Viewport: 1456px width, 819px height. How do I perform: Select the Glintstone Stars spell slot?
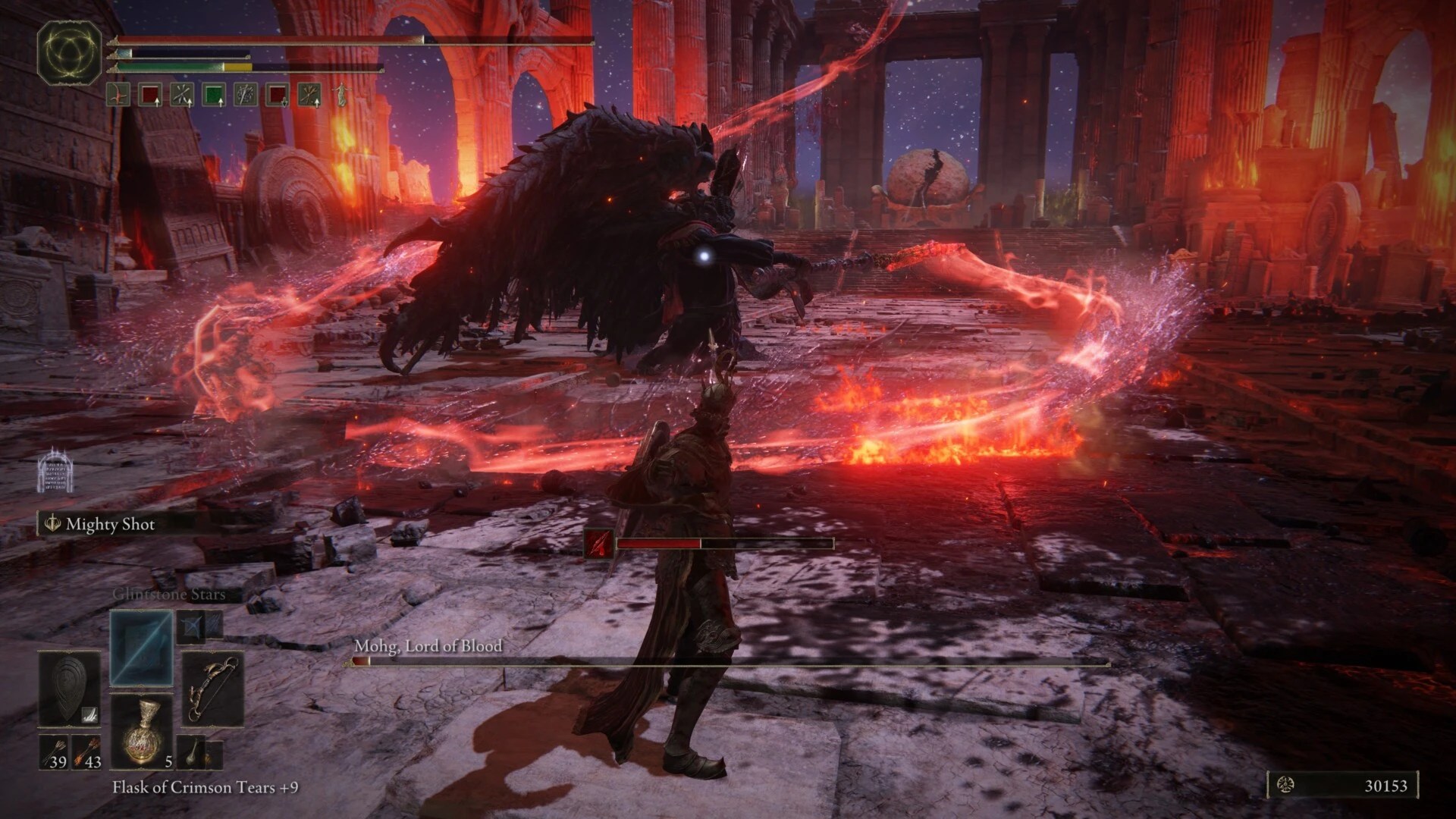pos(141,647)
